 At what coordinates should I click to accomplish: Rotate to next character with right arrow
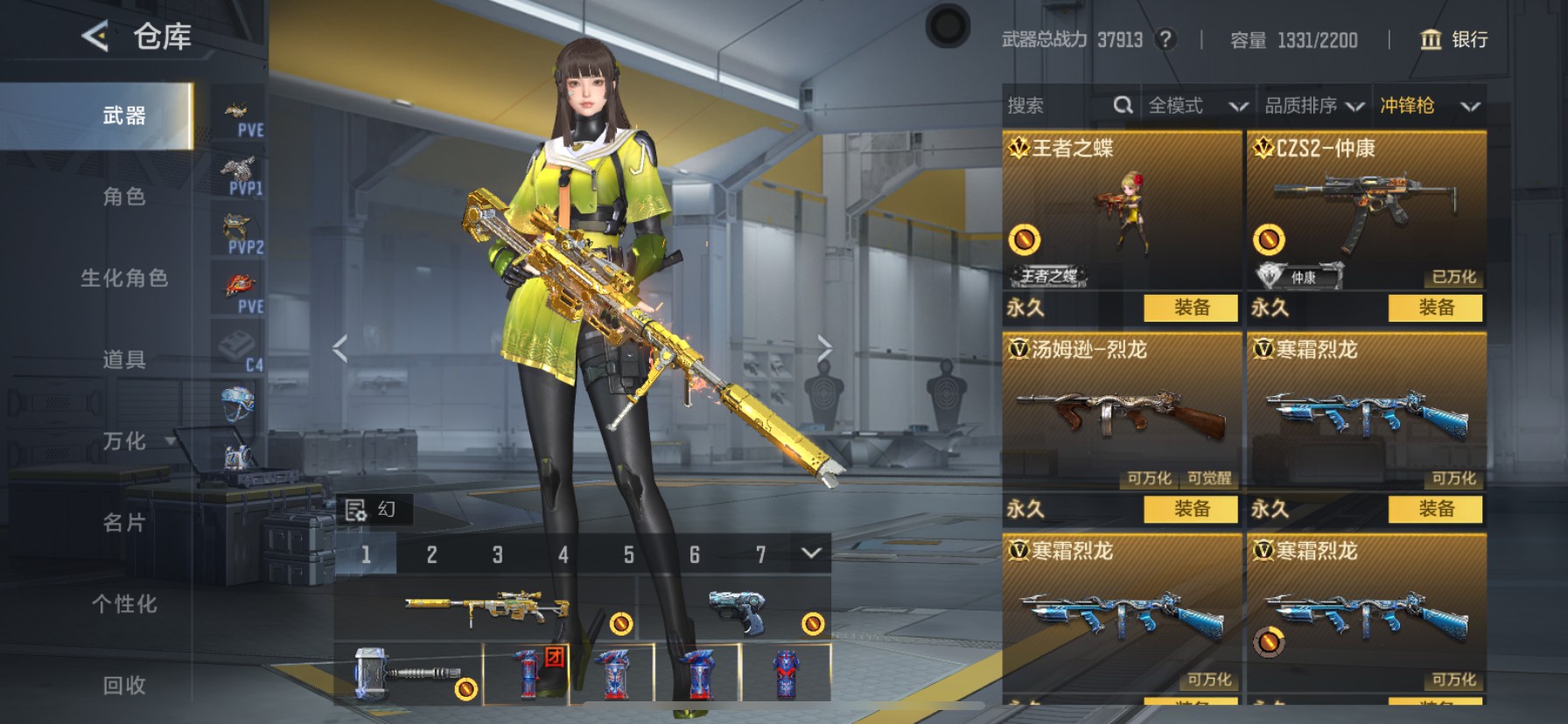click(824, 348)
